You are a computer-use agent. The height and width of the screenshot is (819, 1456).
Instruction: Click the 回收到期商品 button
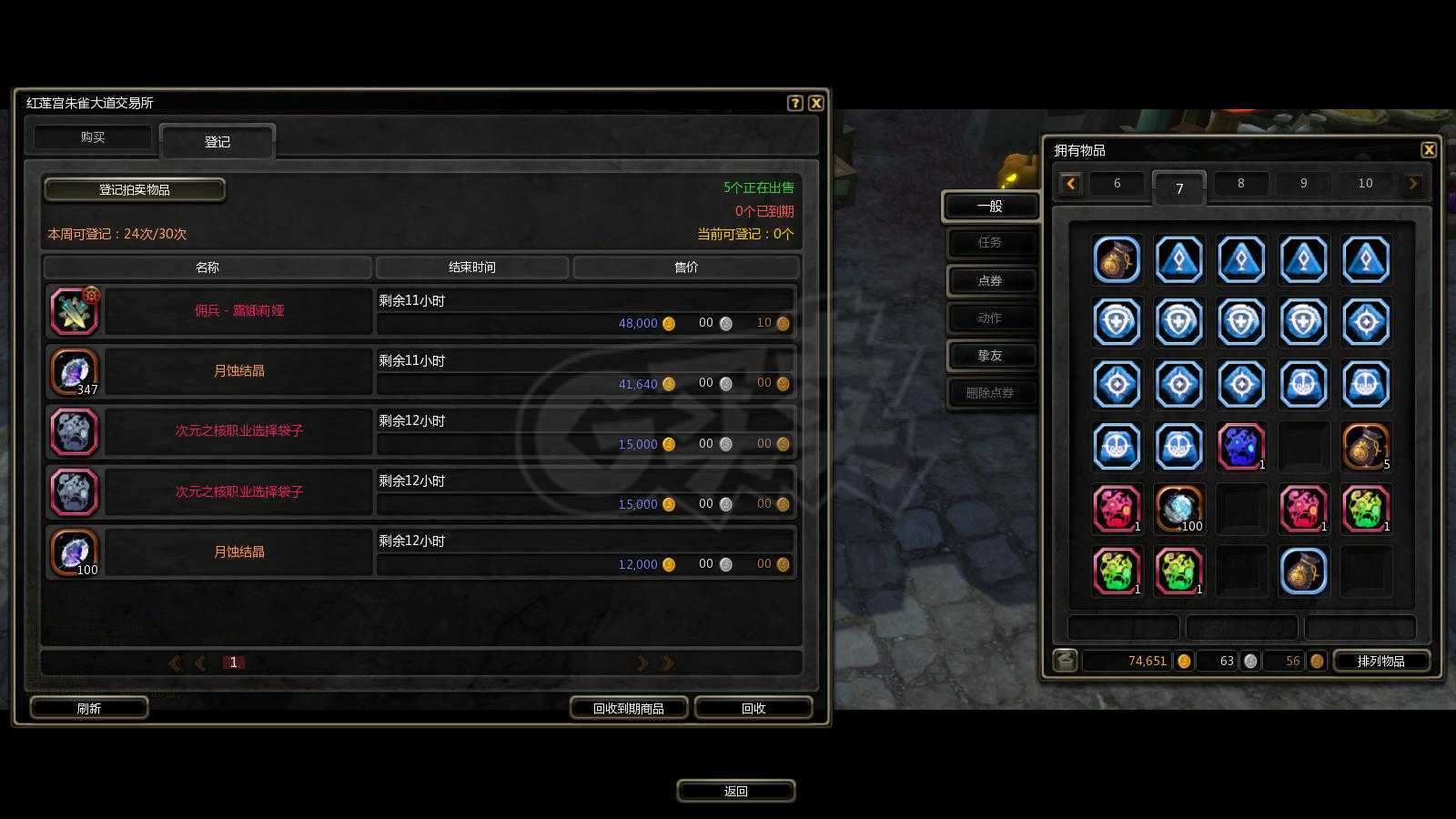click(x=628, y=708)
